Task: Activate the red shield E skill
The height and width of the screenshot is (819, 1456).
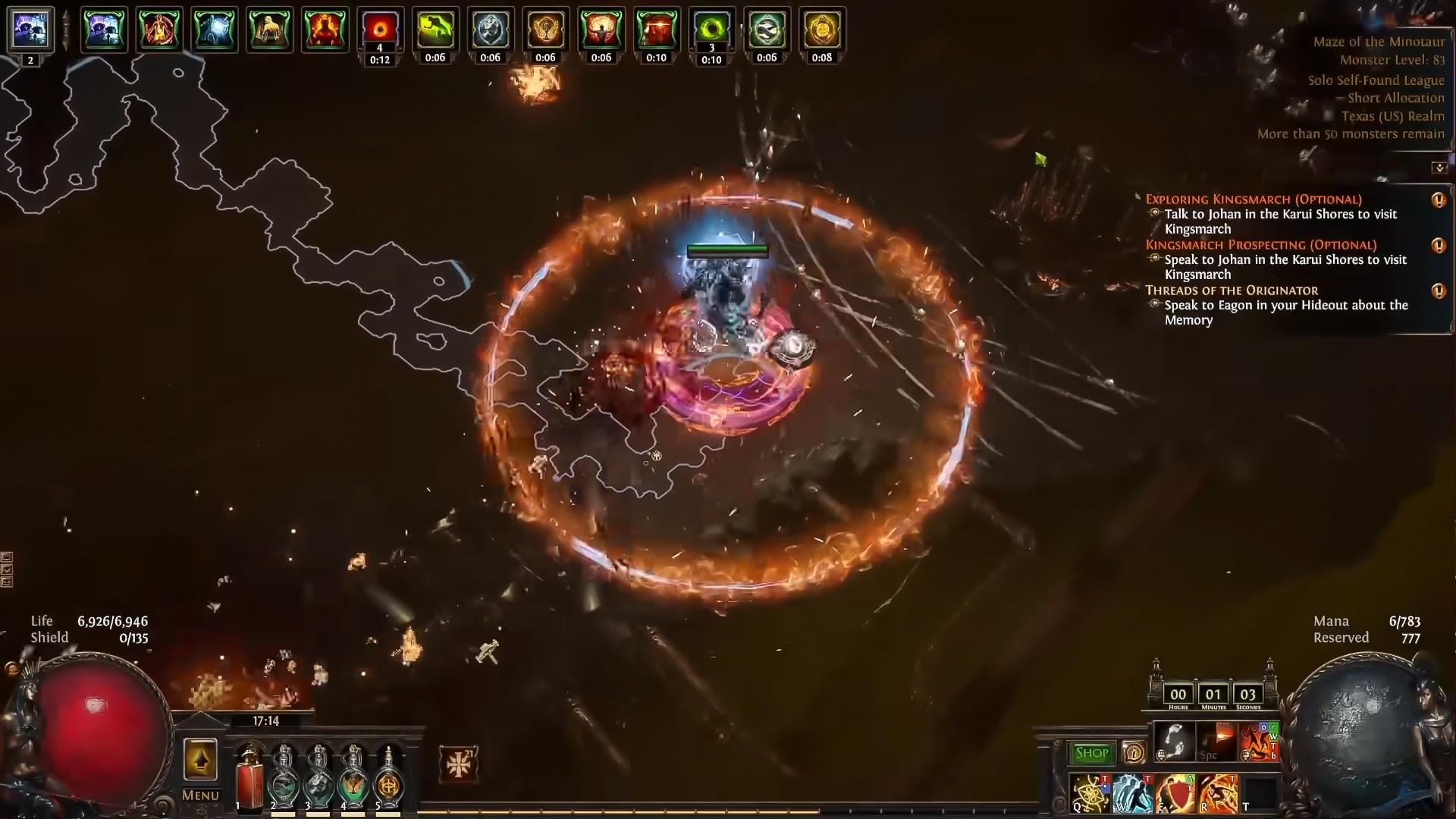Action: [x=1175, y=793]
